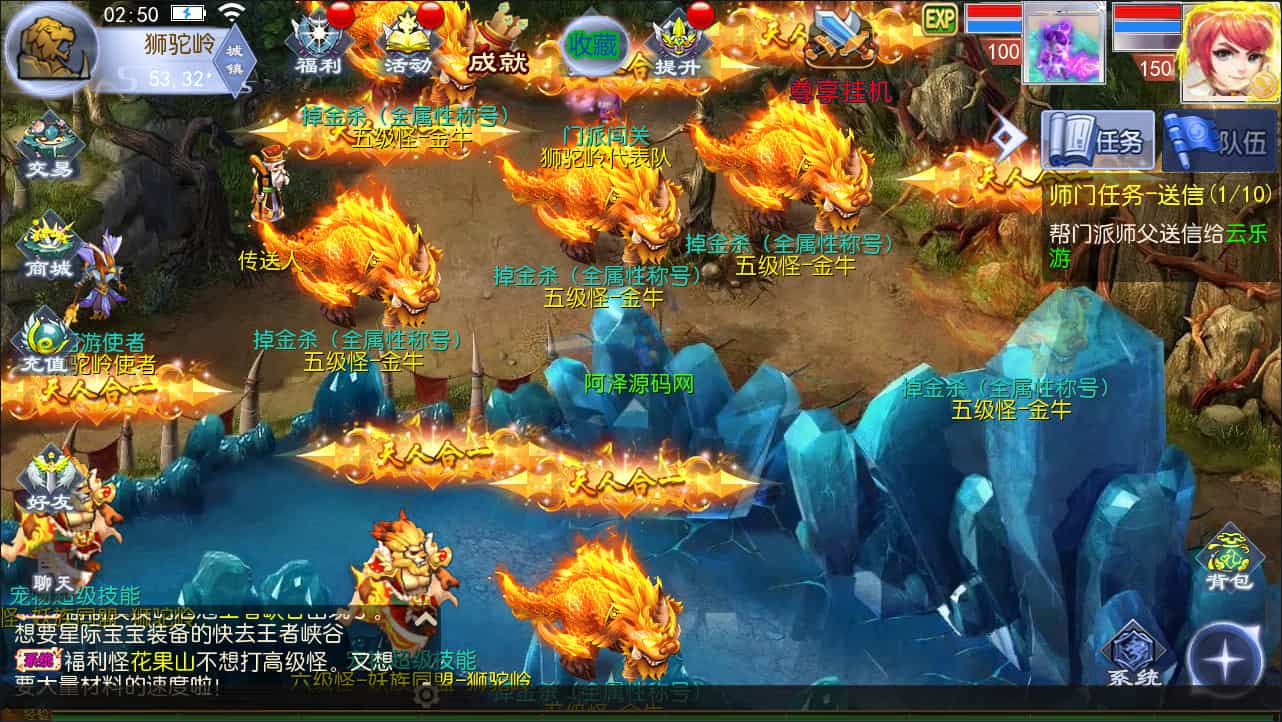Open the 交易 trade menu

[50, 146]
